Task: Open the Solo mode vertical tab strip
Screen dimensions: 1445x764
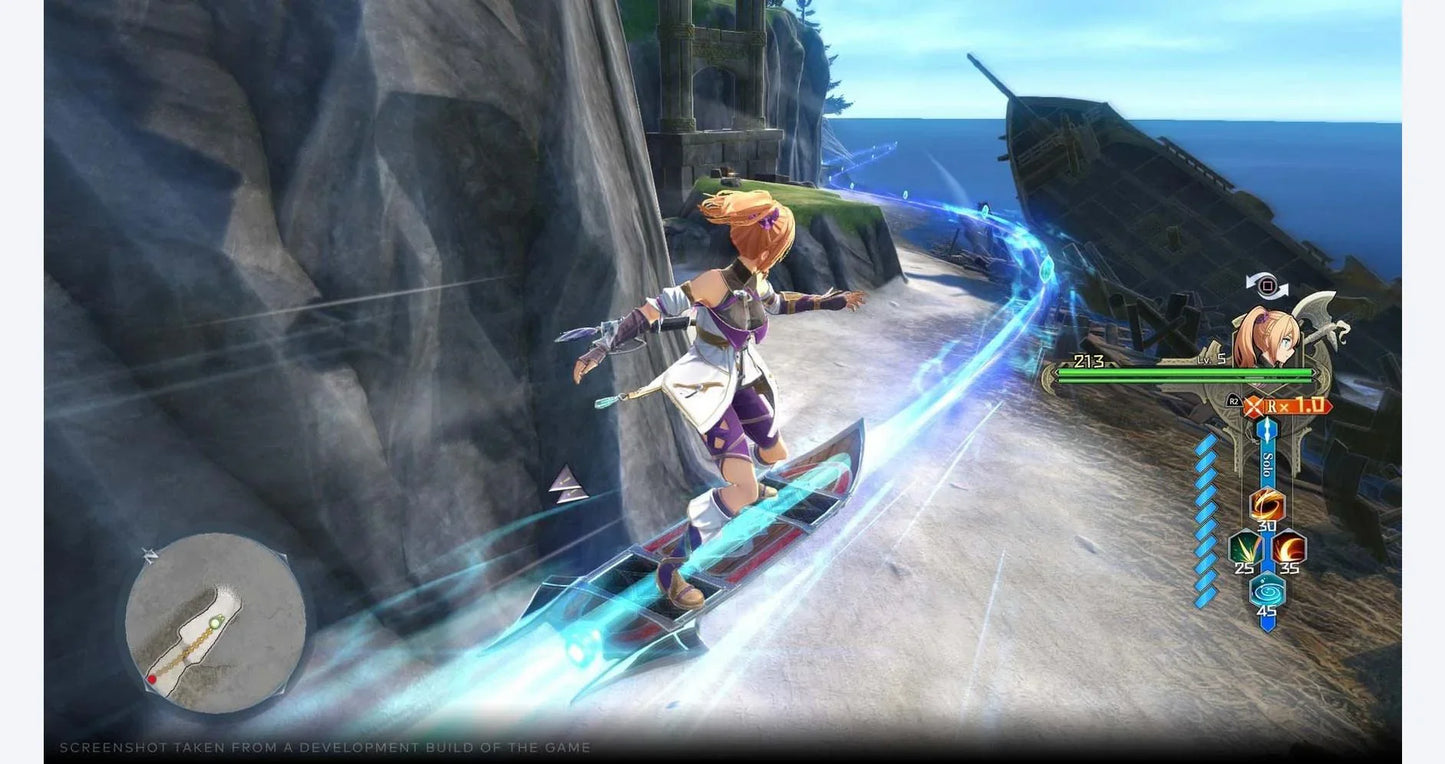Action: click(x=1267, y=464)
